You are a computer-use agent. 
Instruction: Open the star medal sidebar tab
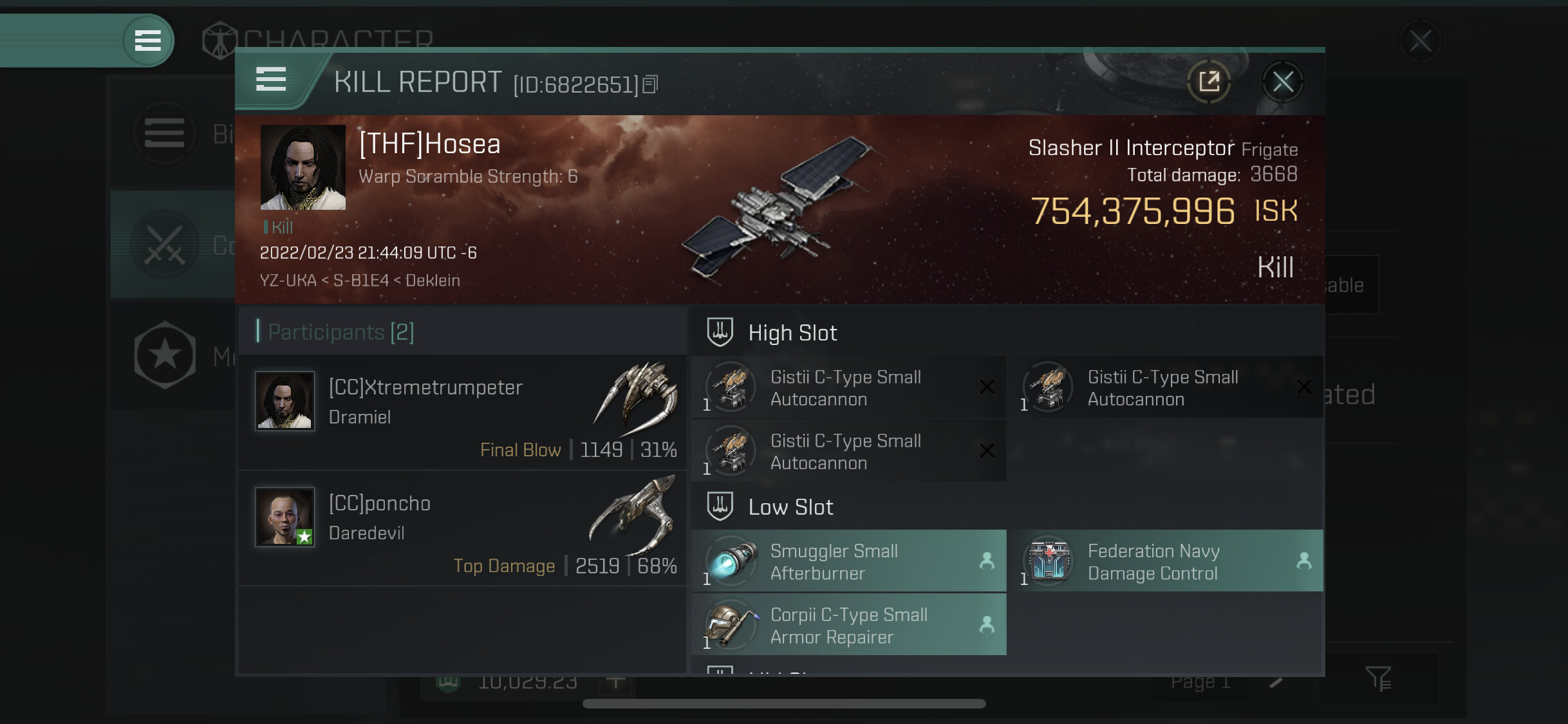(x=165, y=355)
